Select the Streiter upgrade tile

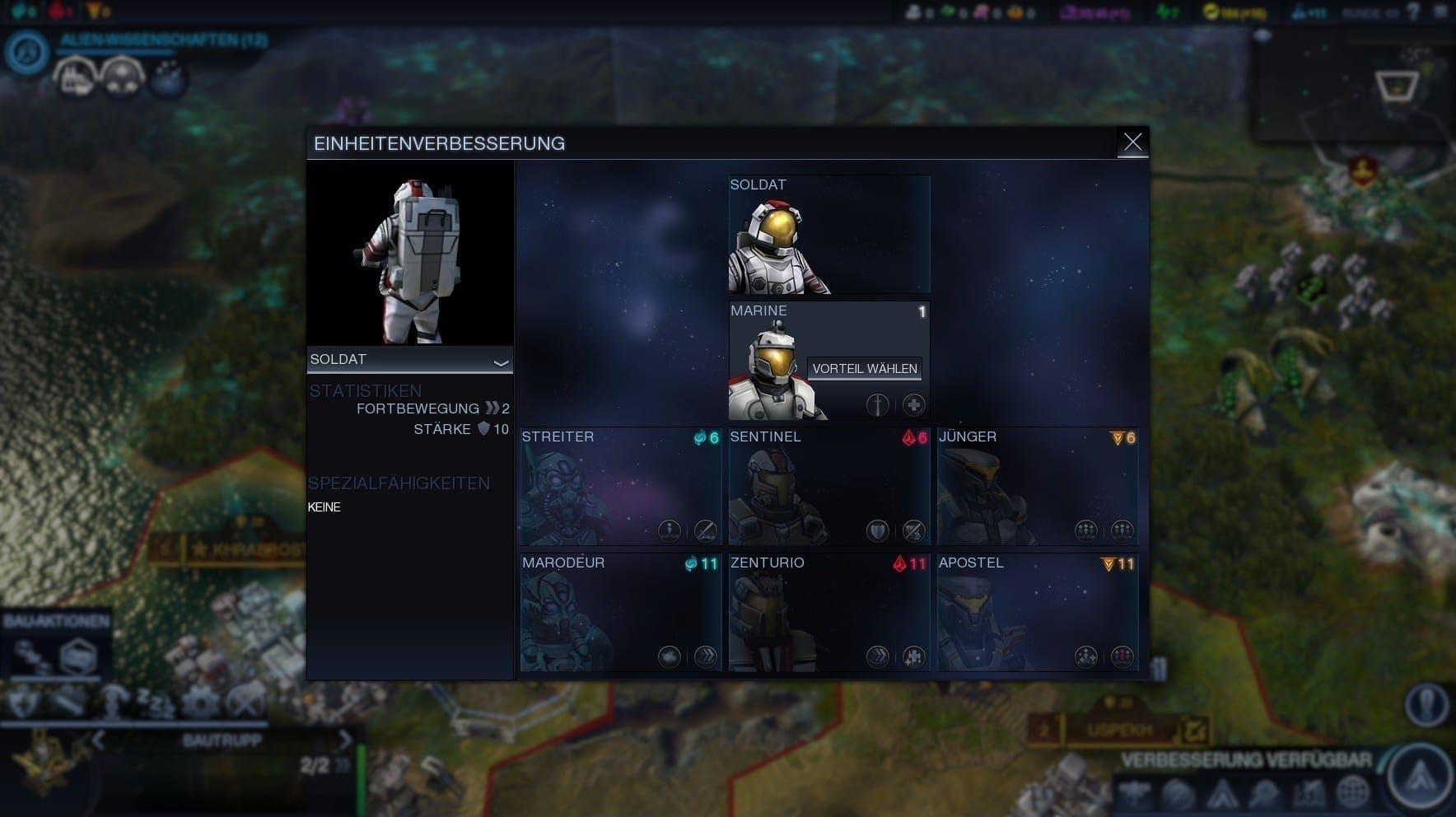[620, 486]
